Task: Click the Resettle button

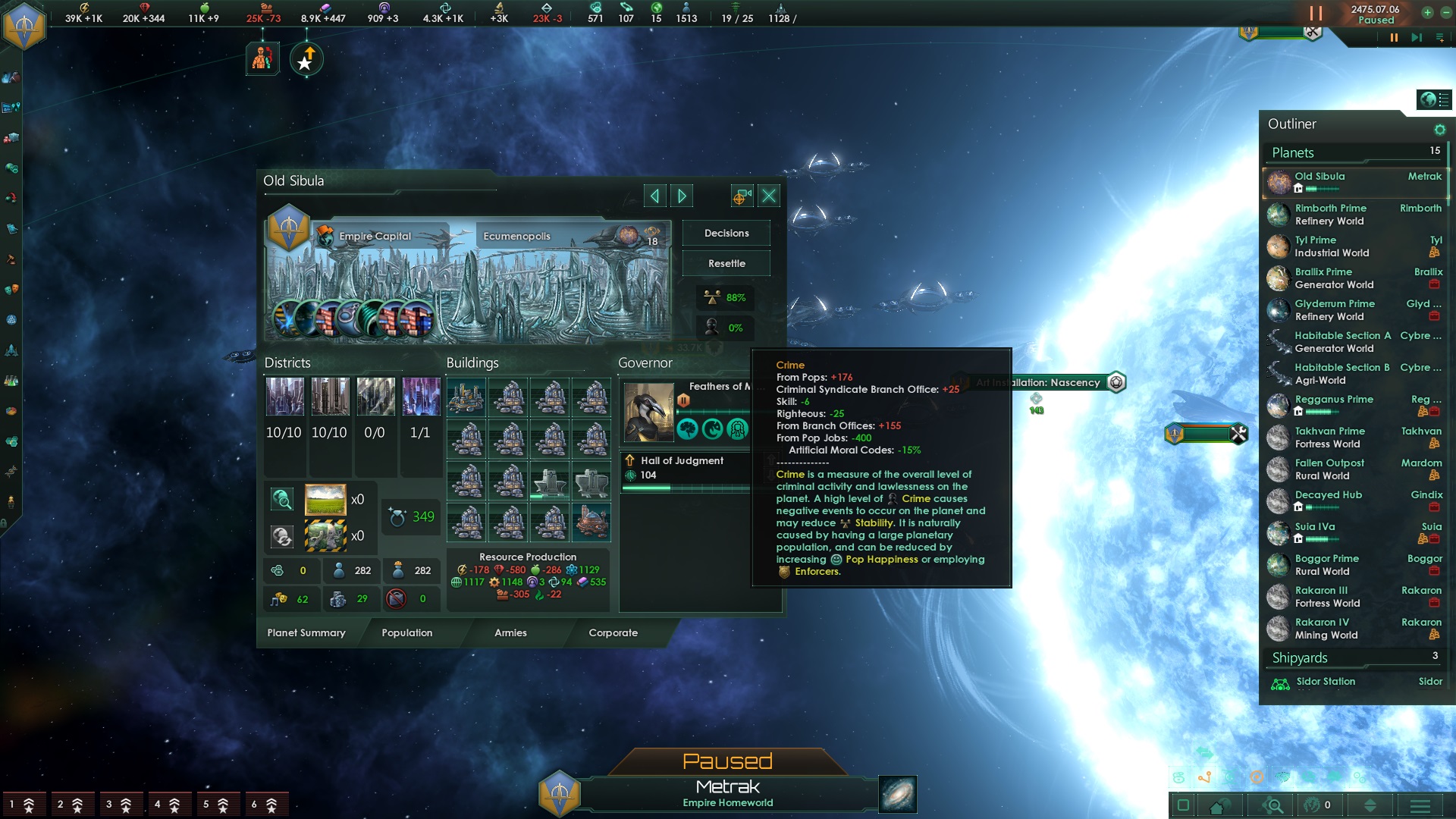Action: coord(726,263)
